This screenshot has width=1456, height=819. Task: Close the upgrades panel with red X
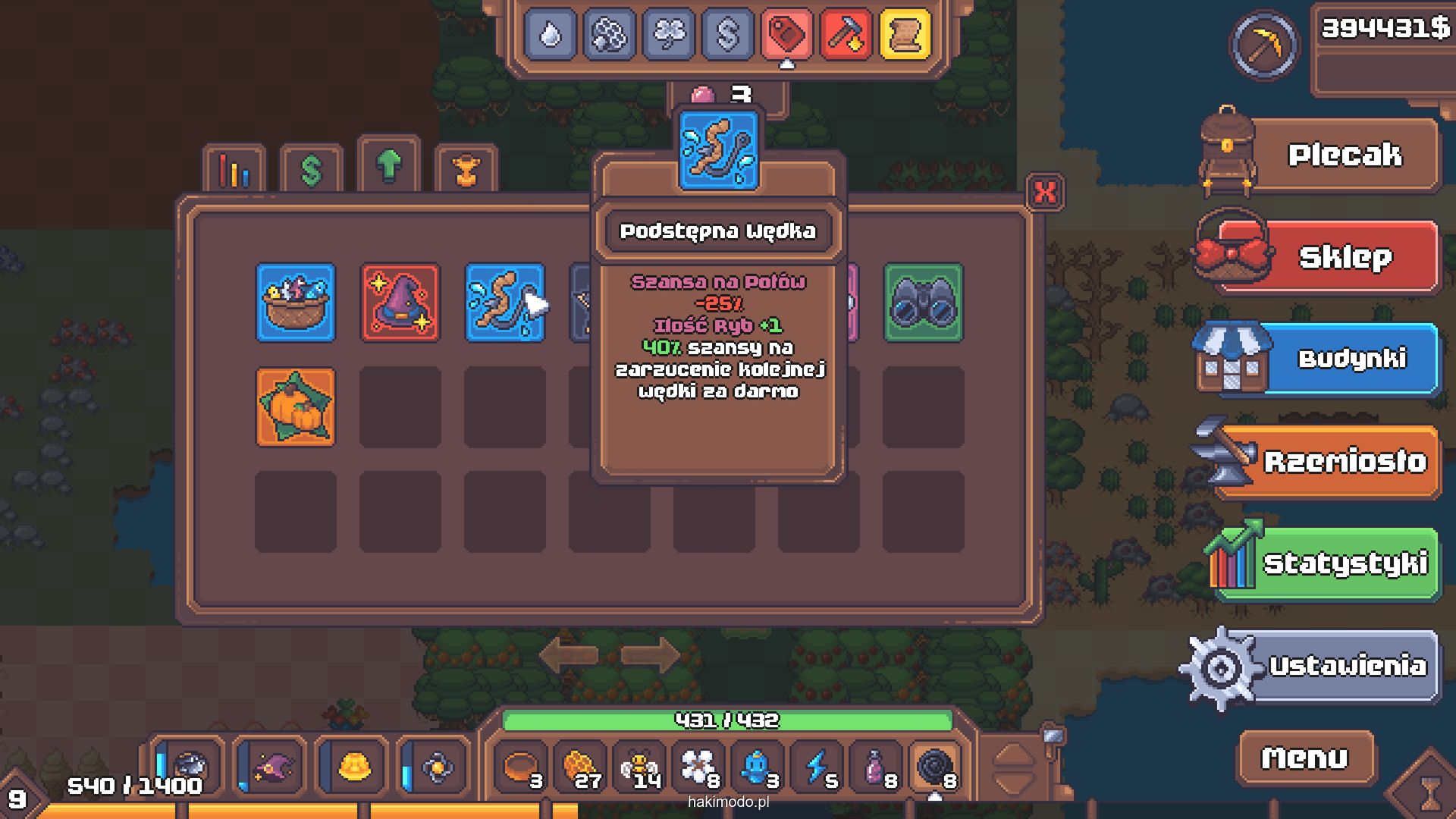[1045, 192]
